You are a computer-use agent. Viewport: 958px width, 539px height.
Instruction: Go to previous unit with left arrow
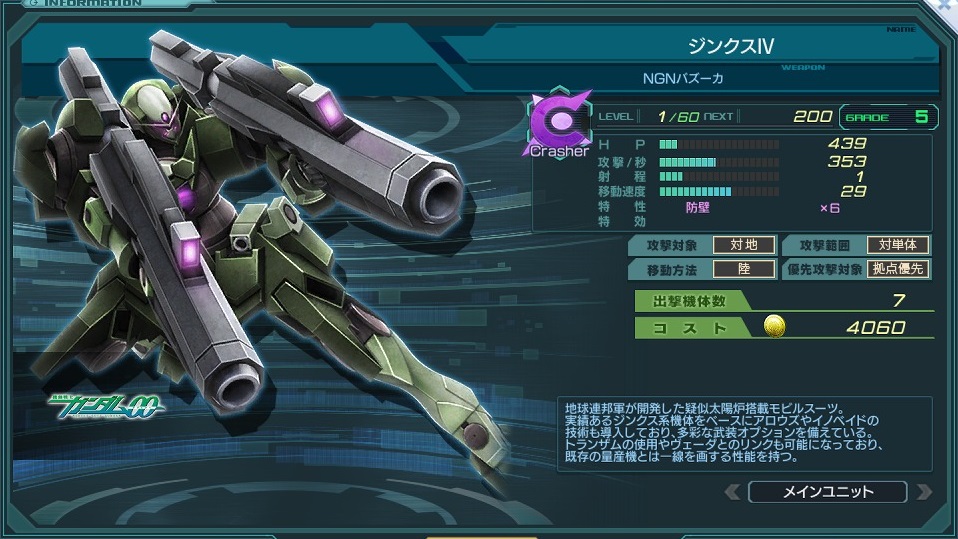(733, 491)
